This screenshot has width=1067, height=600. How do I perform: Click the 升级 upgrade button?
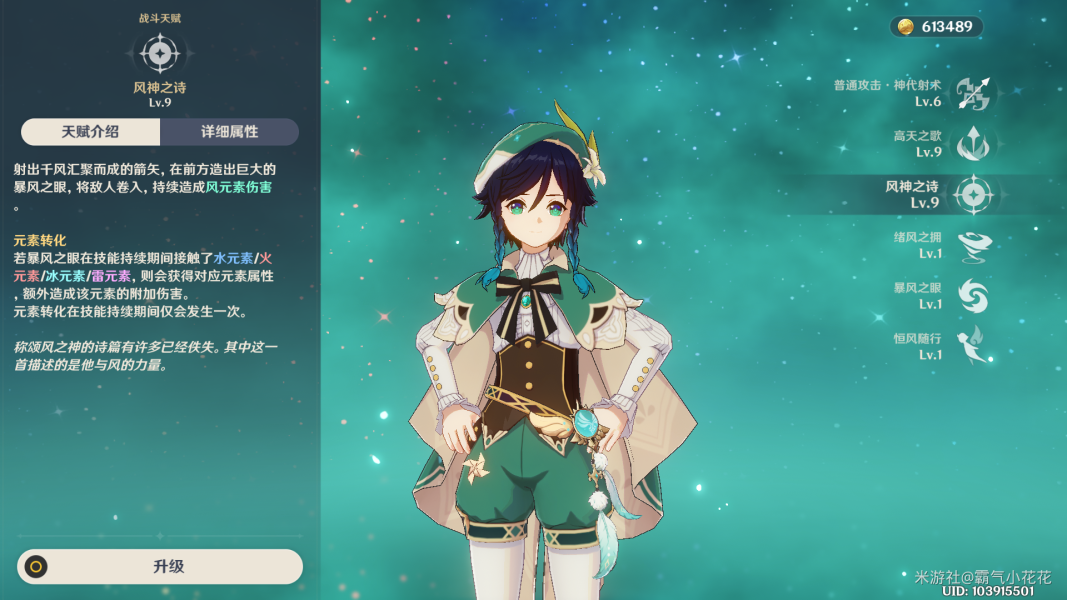160,566
